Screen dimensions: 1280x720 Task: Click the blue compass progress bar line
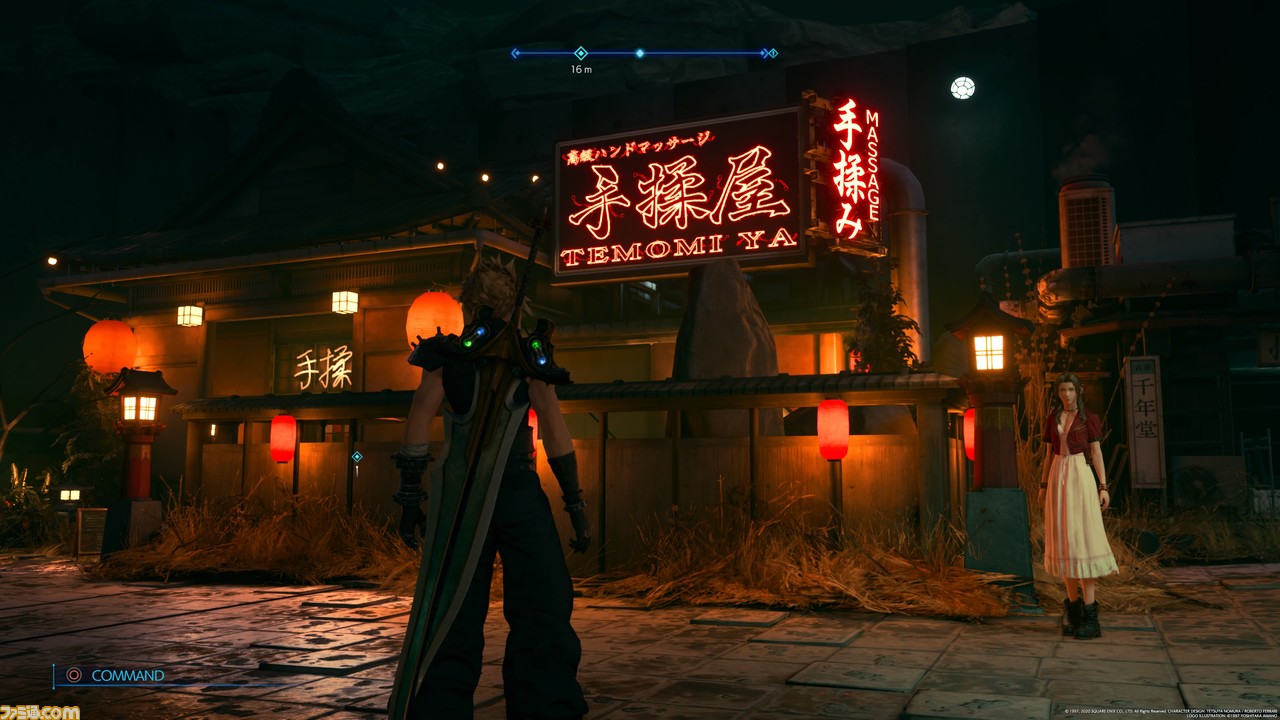click(x=700, y=52)
